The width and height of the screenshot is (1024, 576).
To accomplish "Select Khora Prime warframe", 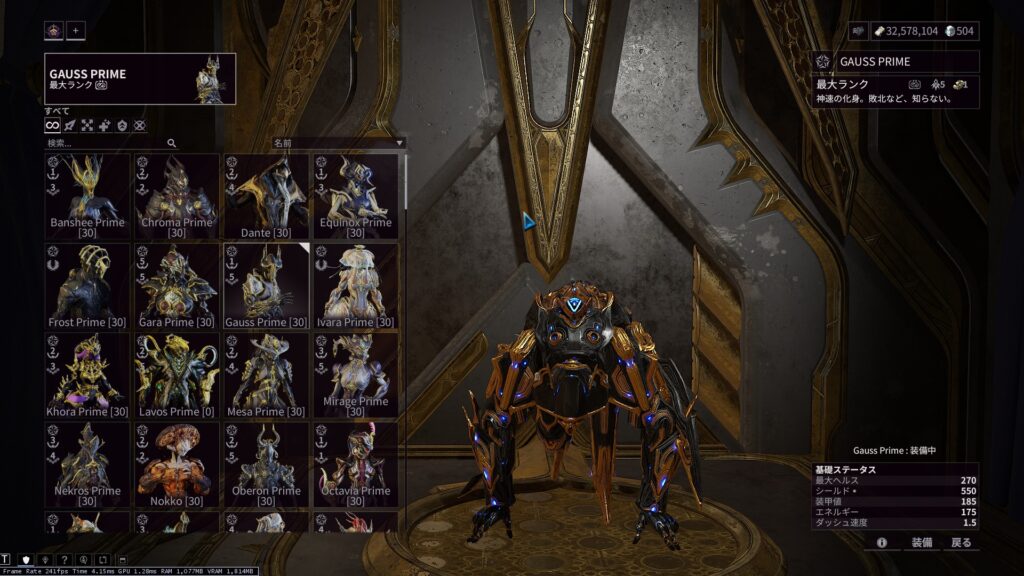I will pos(87,375).
